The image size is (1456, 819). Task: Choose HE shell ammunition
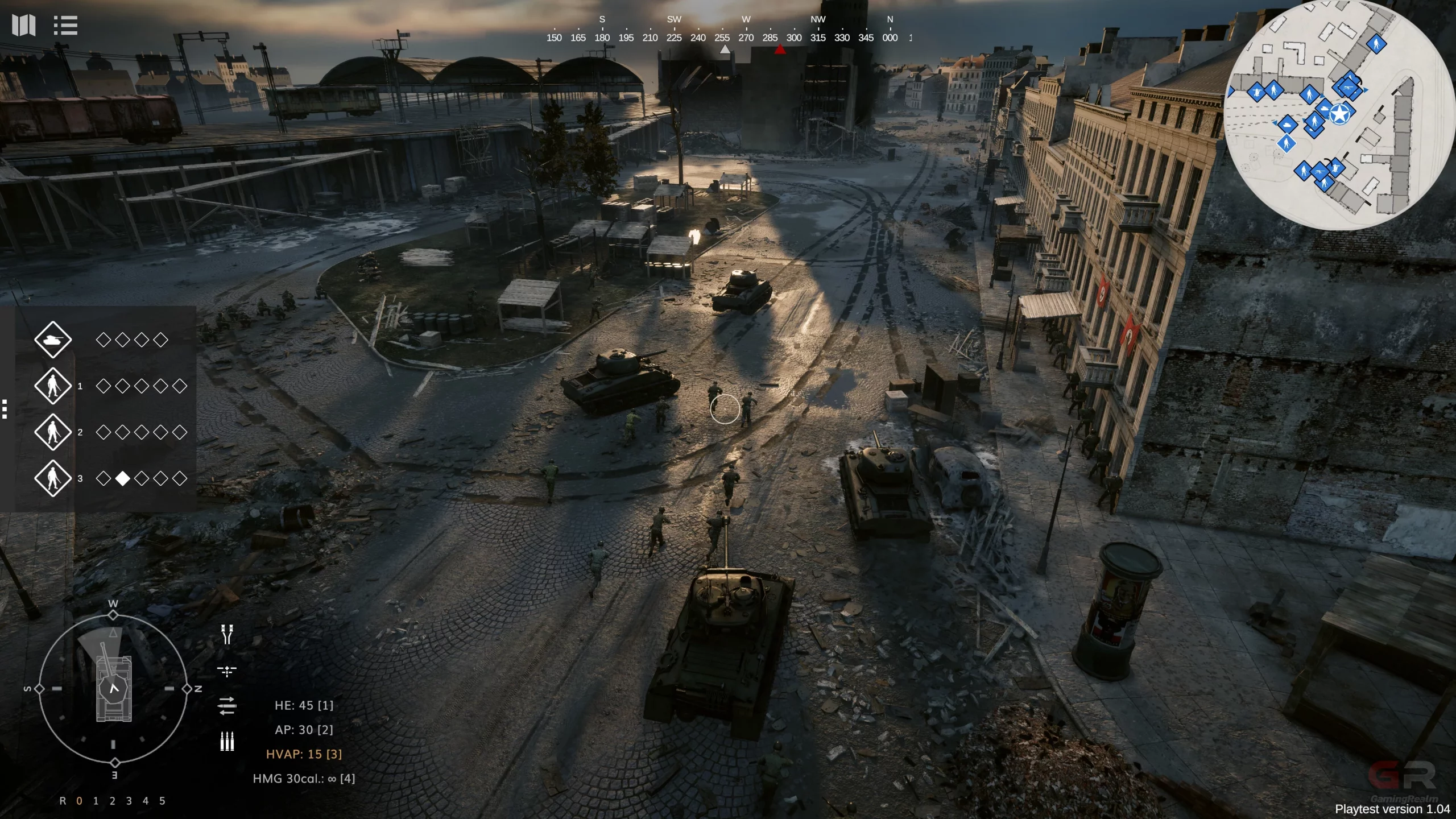coord(304,705)
